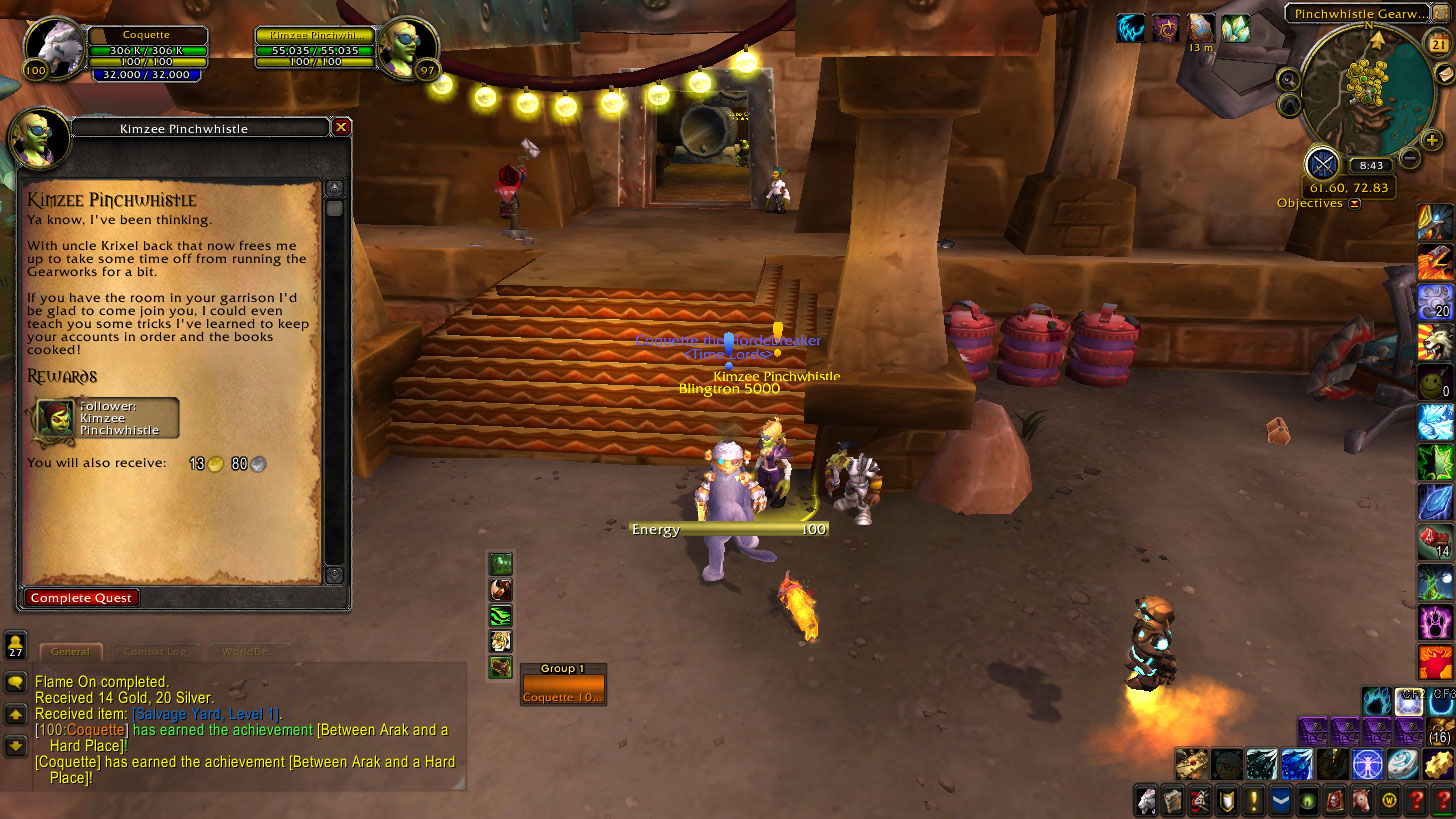1456x819 pixels.
Task: Switch to the Combat Log chat tab
Action: pyautogui.click(x=155, y=652)
